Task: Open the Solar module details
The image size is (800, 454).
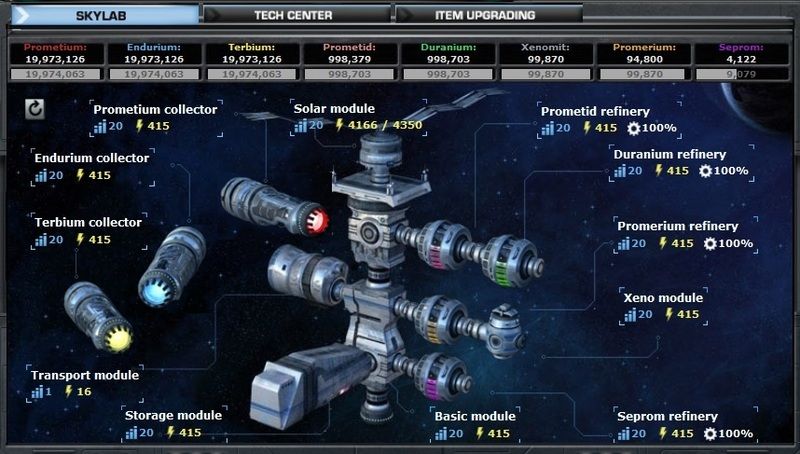Action: coord(334,108)
